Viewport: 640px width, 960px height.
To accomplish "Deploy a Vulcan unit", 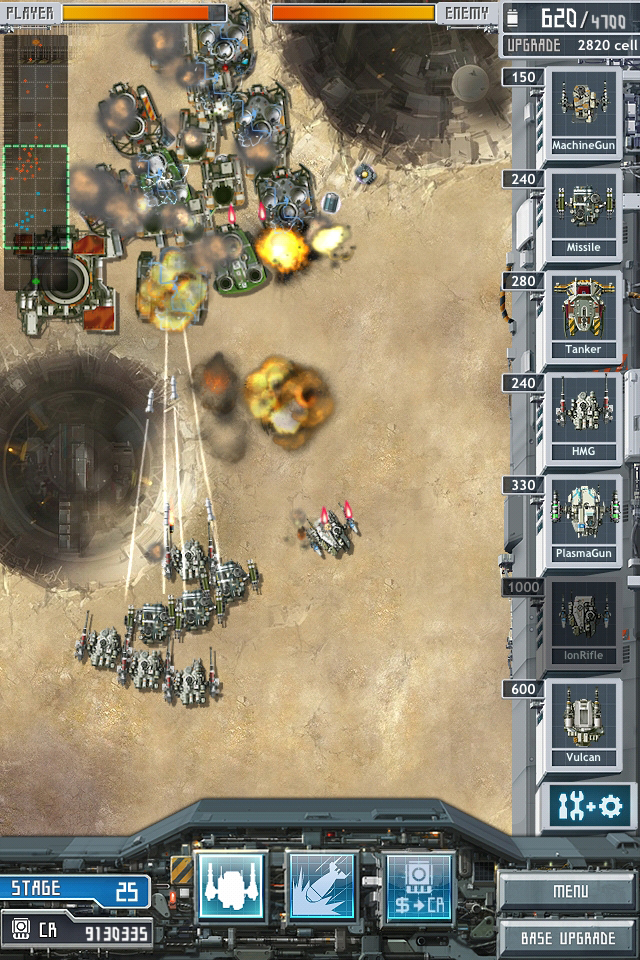I will tap(583, 725).
